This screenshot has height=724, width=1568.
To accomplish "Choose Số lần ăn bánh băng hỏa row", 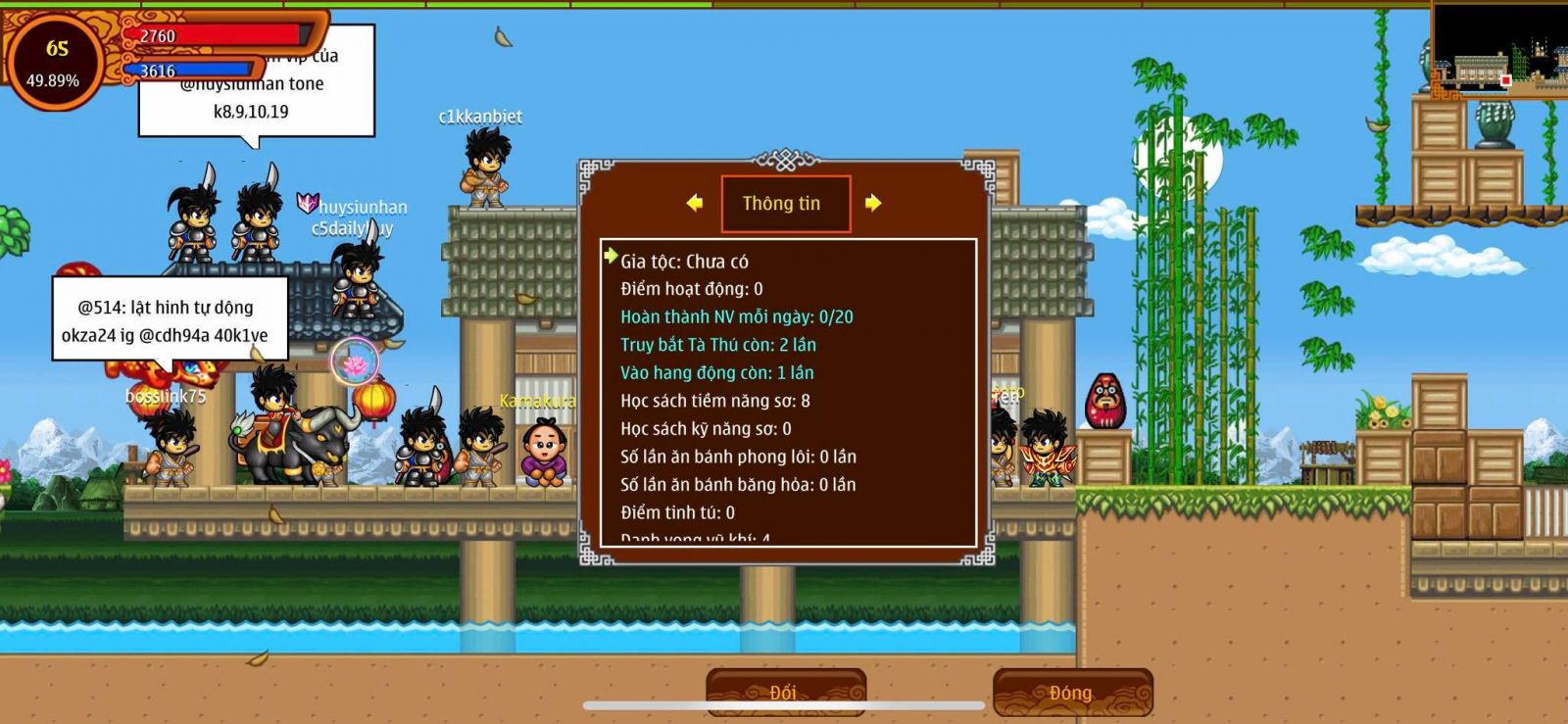I will (737, 485).
